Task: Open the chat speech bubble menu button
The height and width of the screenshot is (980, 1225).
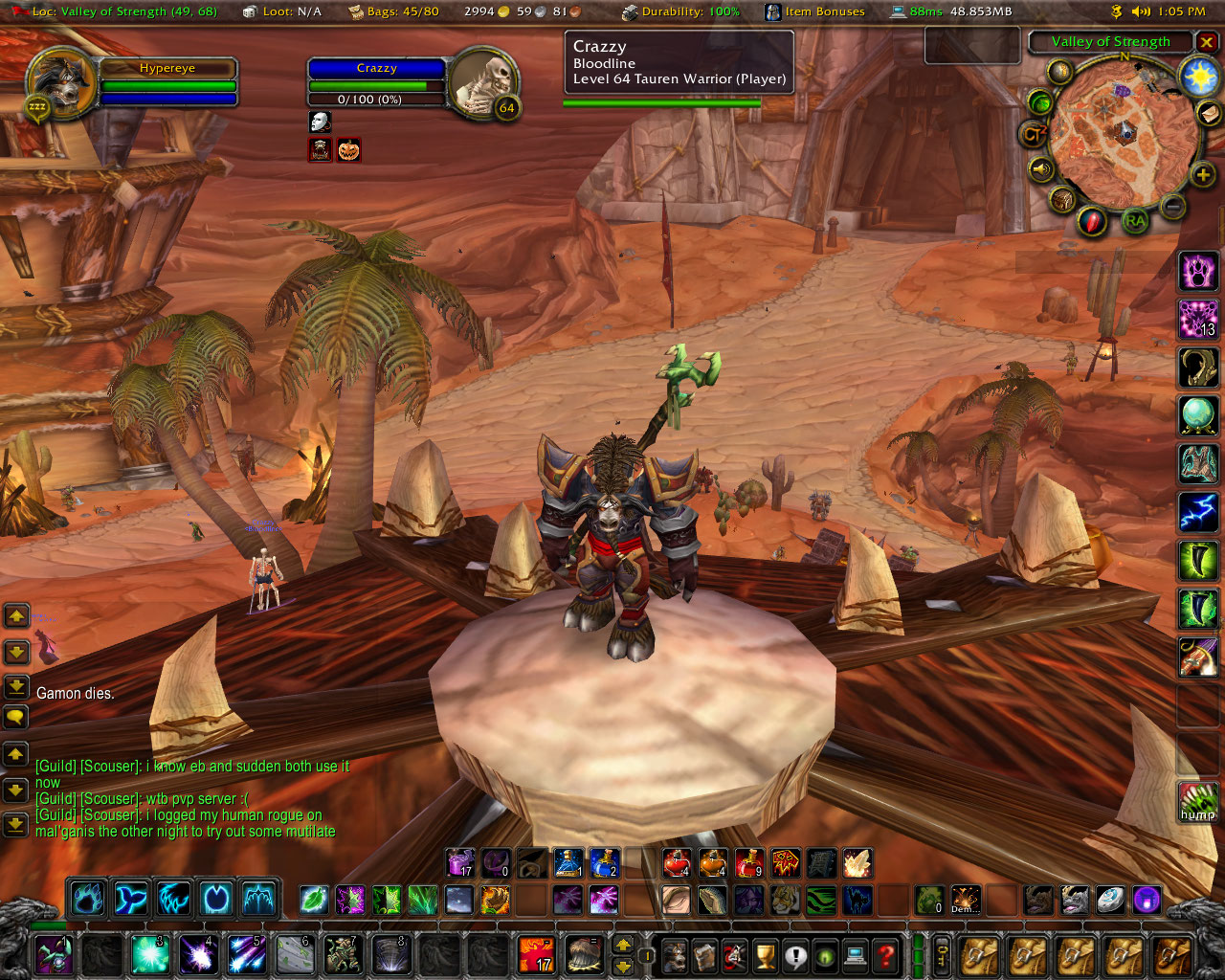Action: 16,716
